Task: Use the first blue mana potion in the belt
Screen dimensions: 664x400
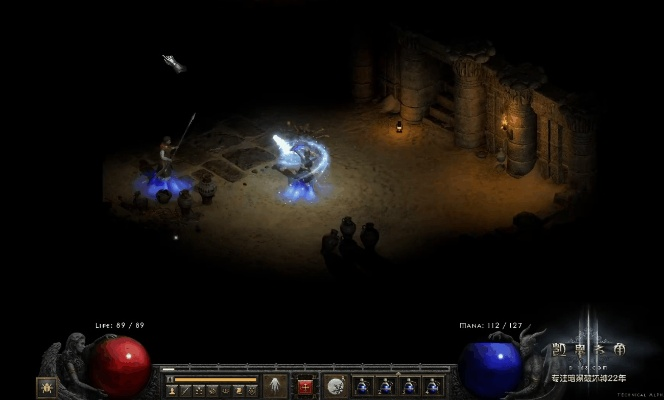Action: point(362,386)
